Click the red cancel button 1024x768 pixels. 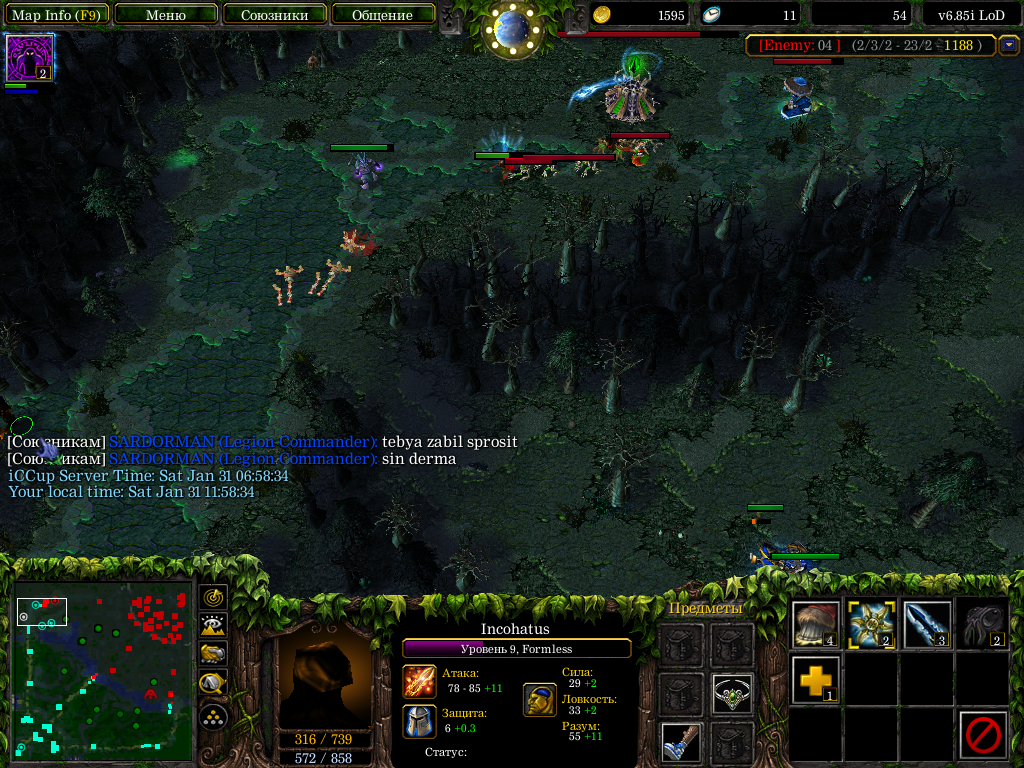[982, 735]
